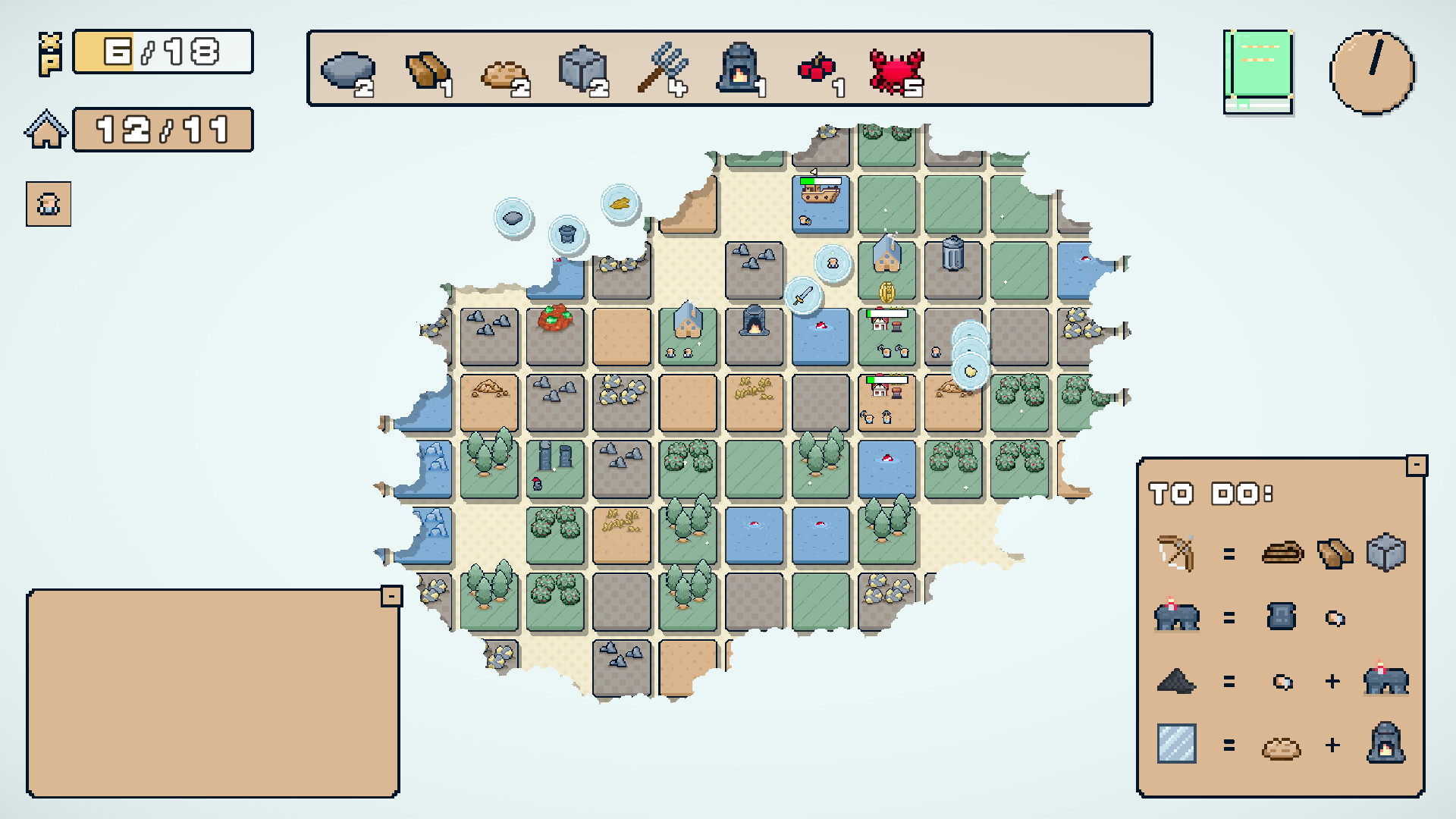1456x819 pixels.
Task: Collapse the bottom-left panel using its minus button
Action: 391,595
